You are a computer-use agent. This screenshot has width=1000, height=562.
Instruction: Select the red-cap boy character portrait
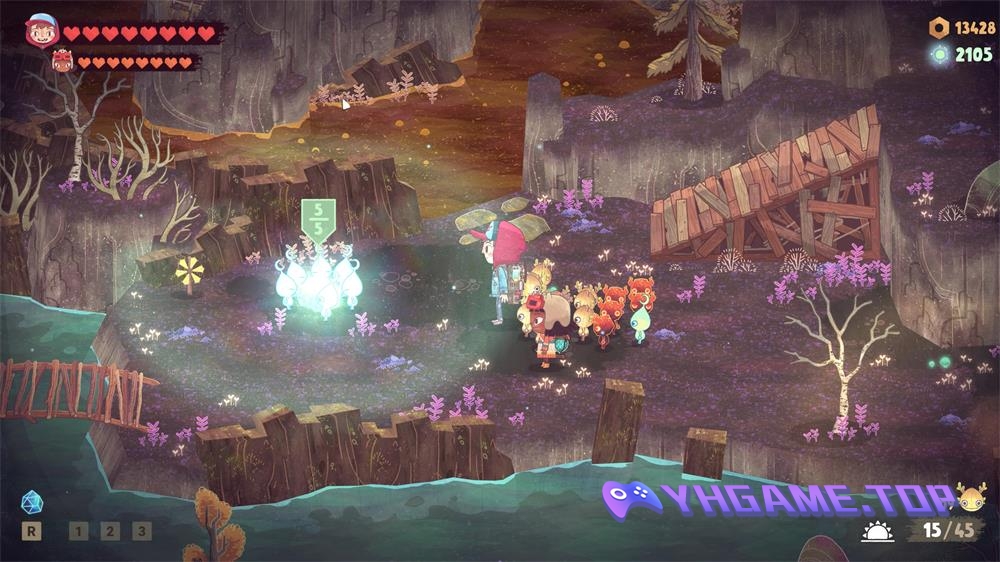42,31
